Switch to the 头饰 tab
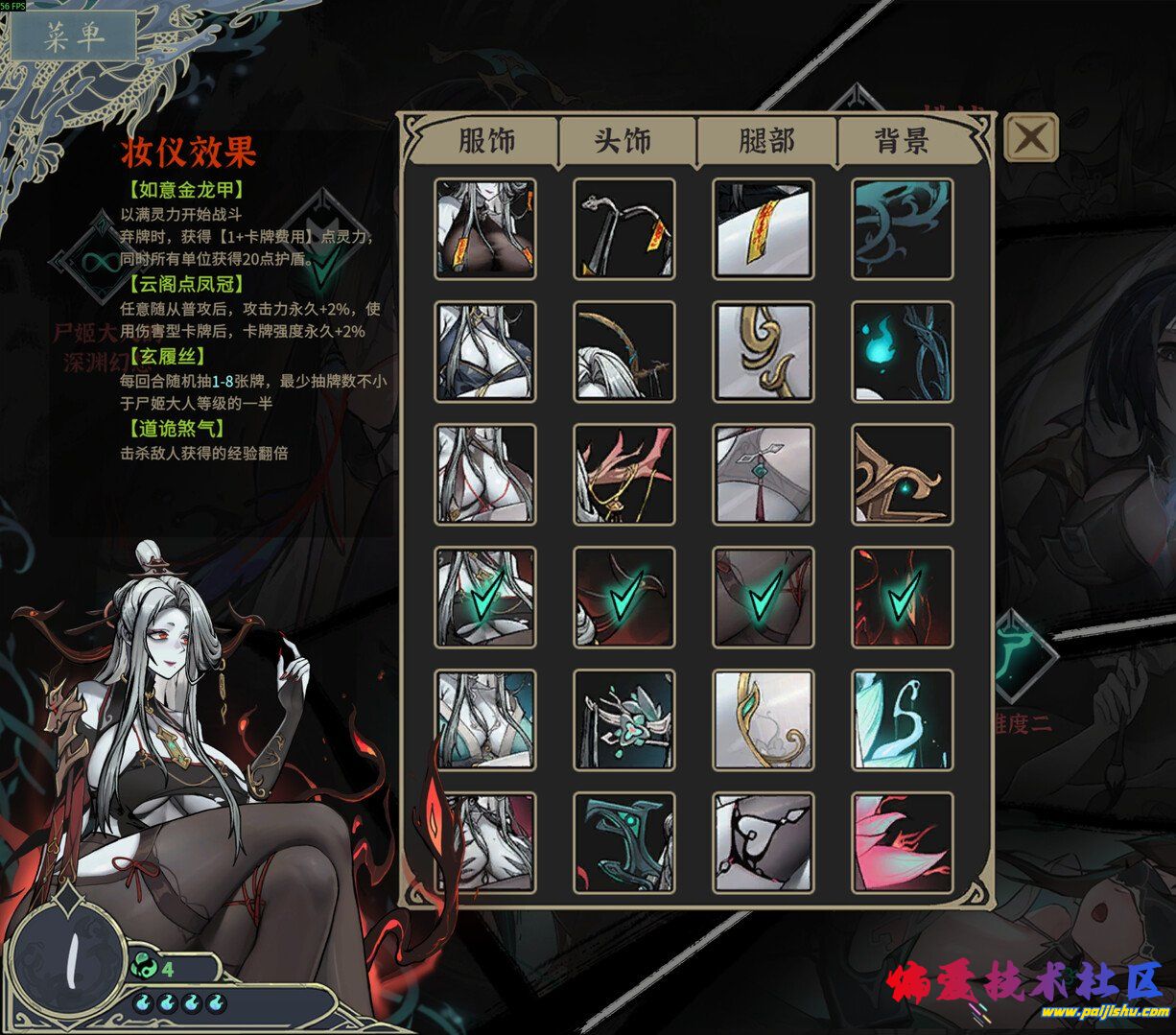 pyautogui.click(x=623, y=141)
